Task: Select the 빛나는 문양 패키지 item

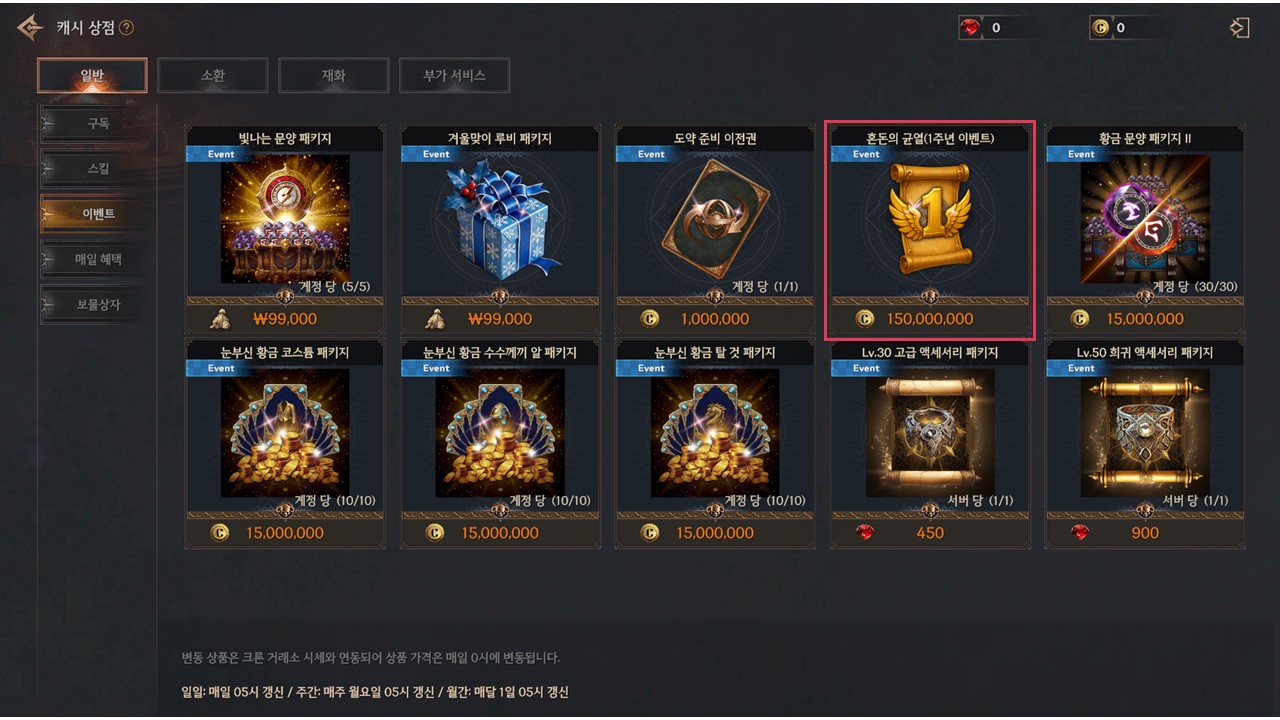Action: [x=285, y=220]
